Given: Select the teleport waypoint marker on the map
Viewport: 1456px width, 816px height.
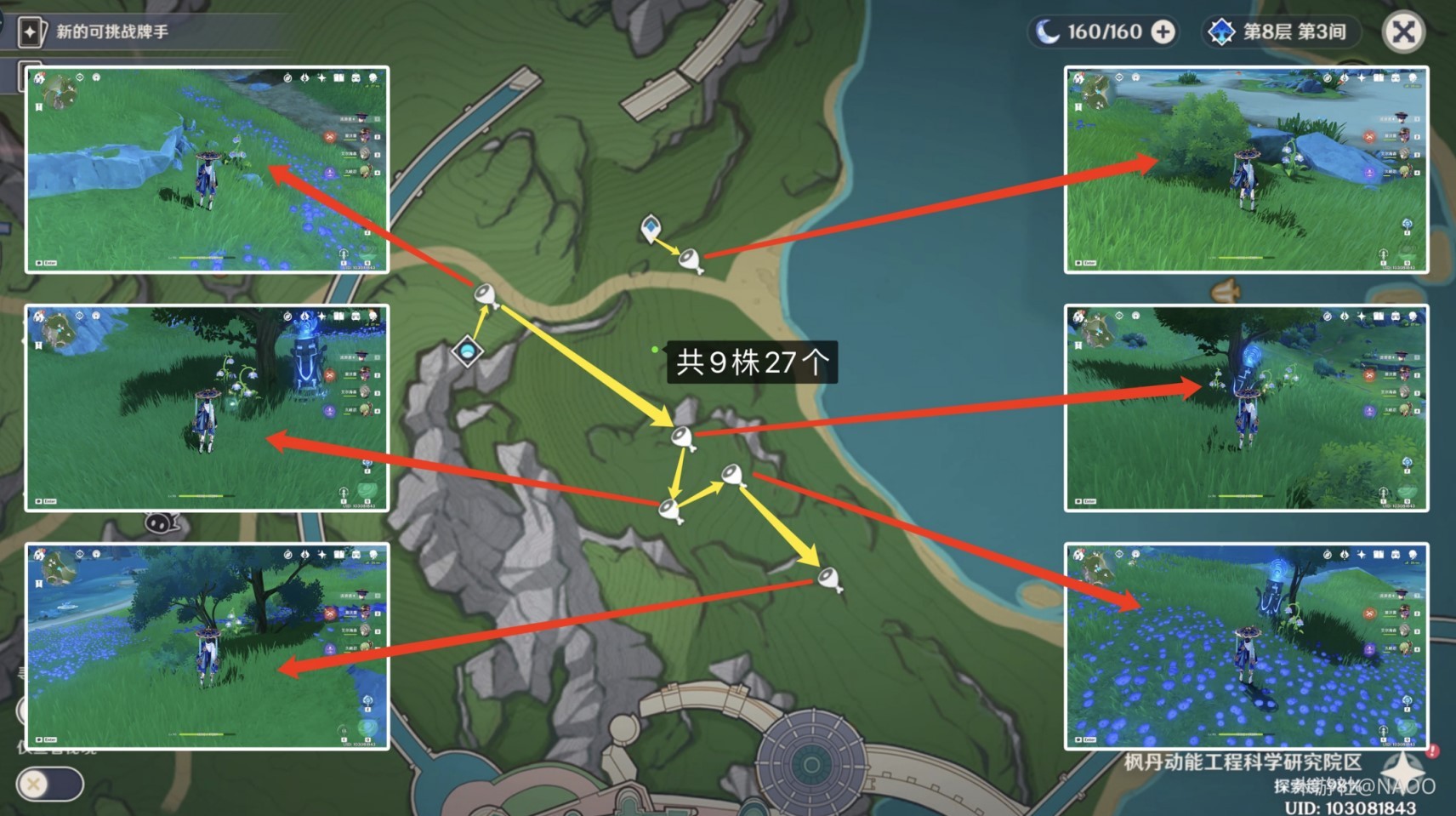Looking at the screenshot, I should pos(651,225).
